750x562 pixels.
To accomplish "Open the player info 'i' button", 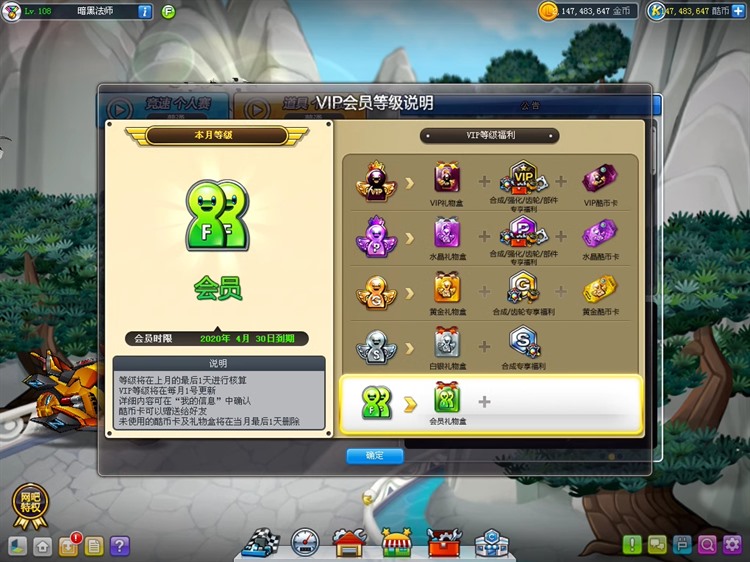I will tap(144, 11).
